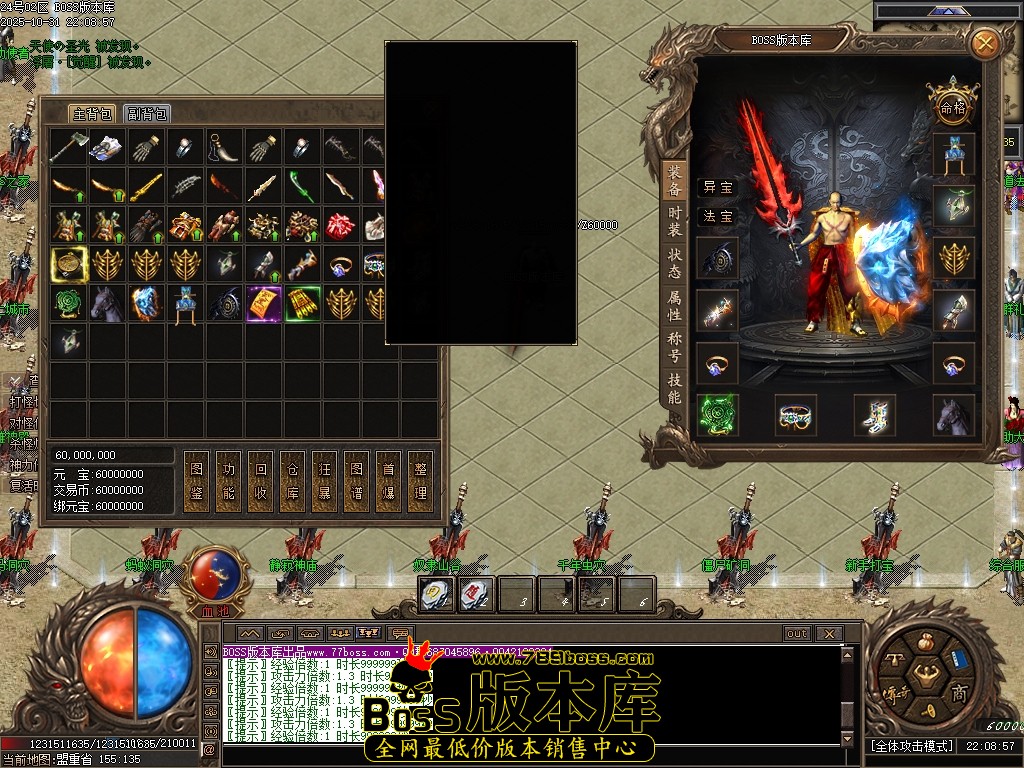Viewport: 1024px width, 768px height.
Task: Click the 异宝 treasure button
Action: (x=717, y=187)
